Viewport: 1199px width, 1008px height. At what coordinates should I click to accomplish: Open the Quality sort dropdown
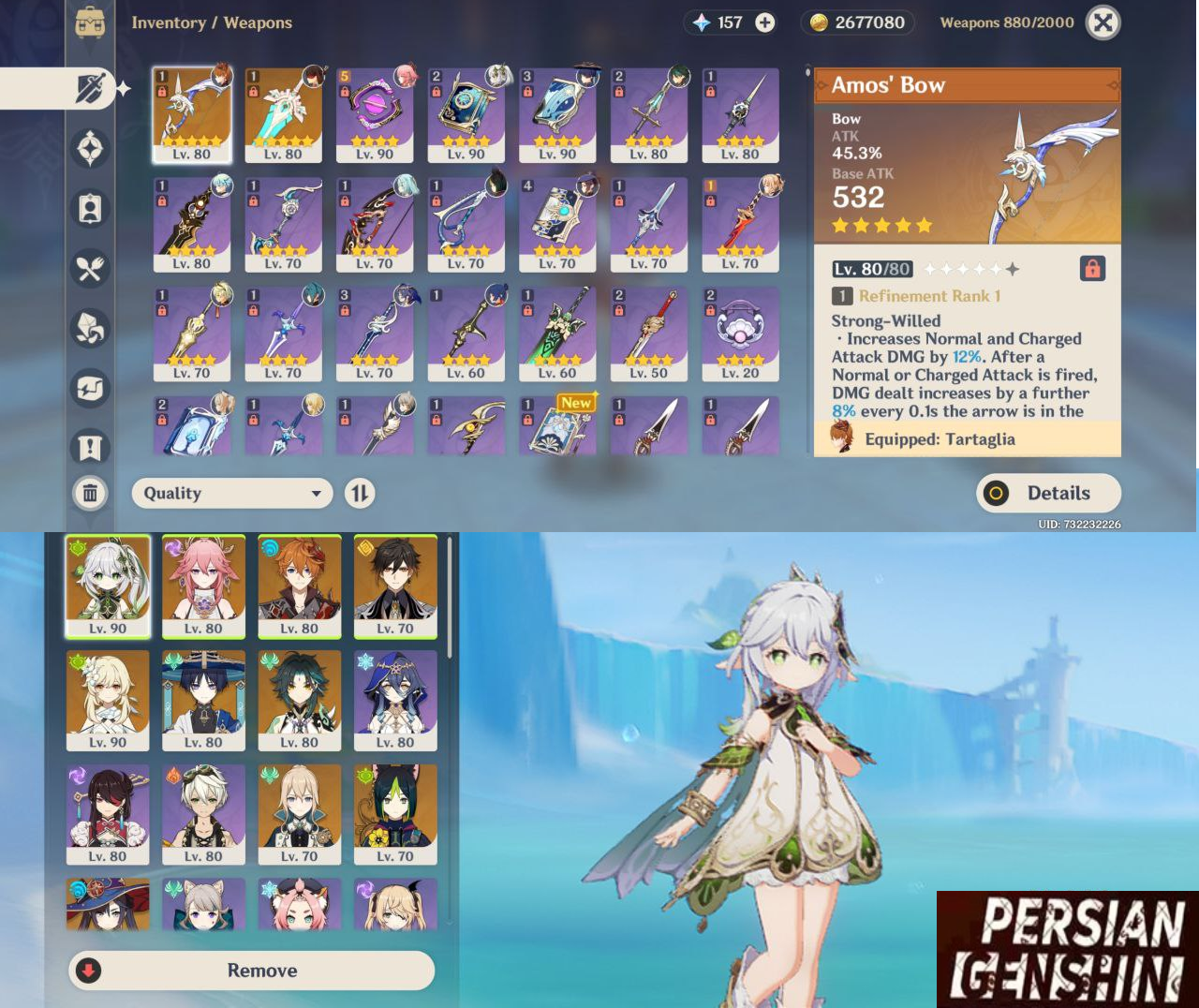(231, 494)
